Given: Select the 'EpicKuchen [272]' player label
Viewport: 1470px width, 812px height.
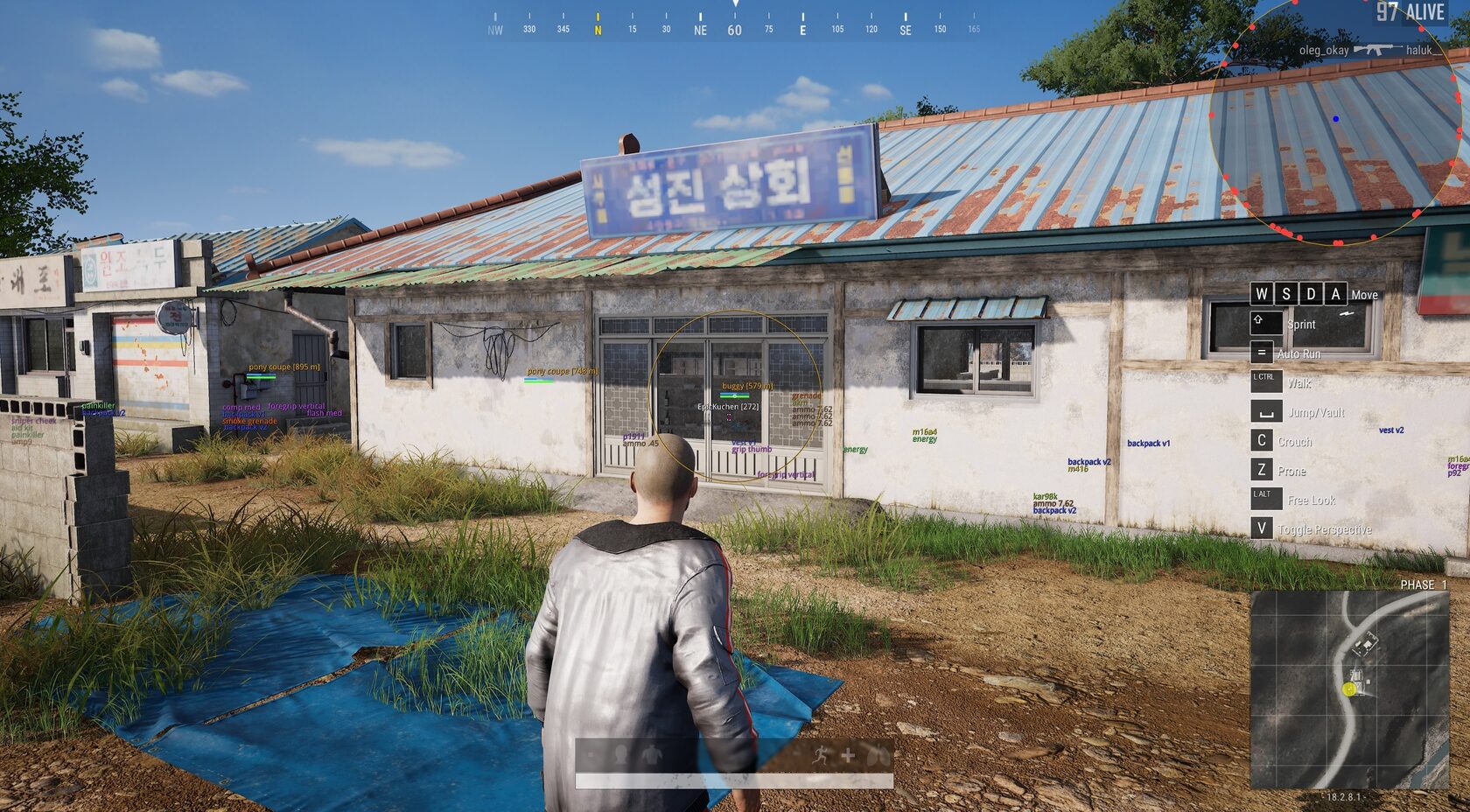Looking at the screenshot, I should 727,406.
